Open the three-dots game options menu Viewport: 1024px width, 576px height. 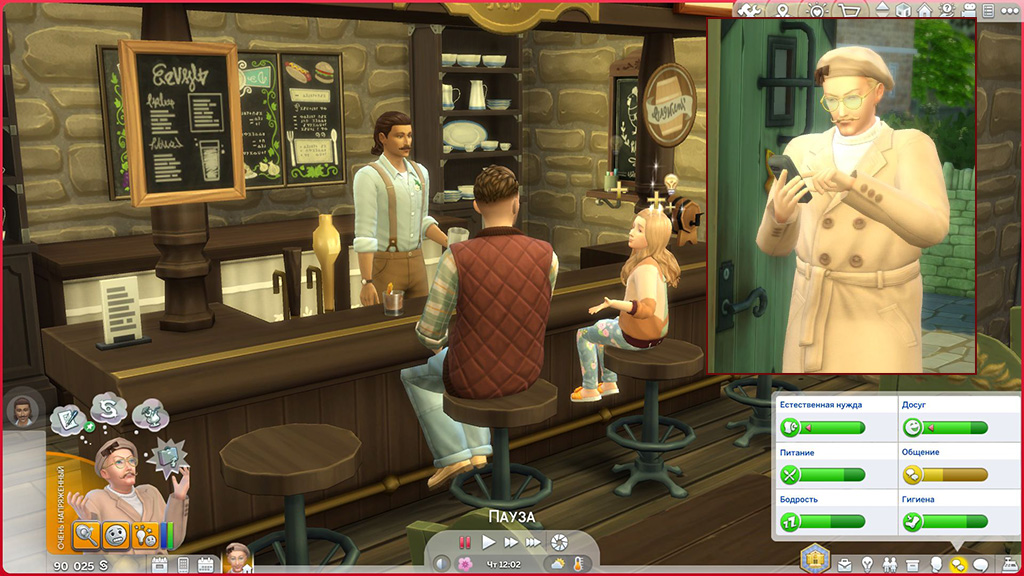click(x=1012, y=9)
